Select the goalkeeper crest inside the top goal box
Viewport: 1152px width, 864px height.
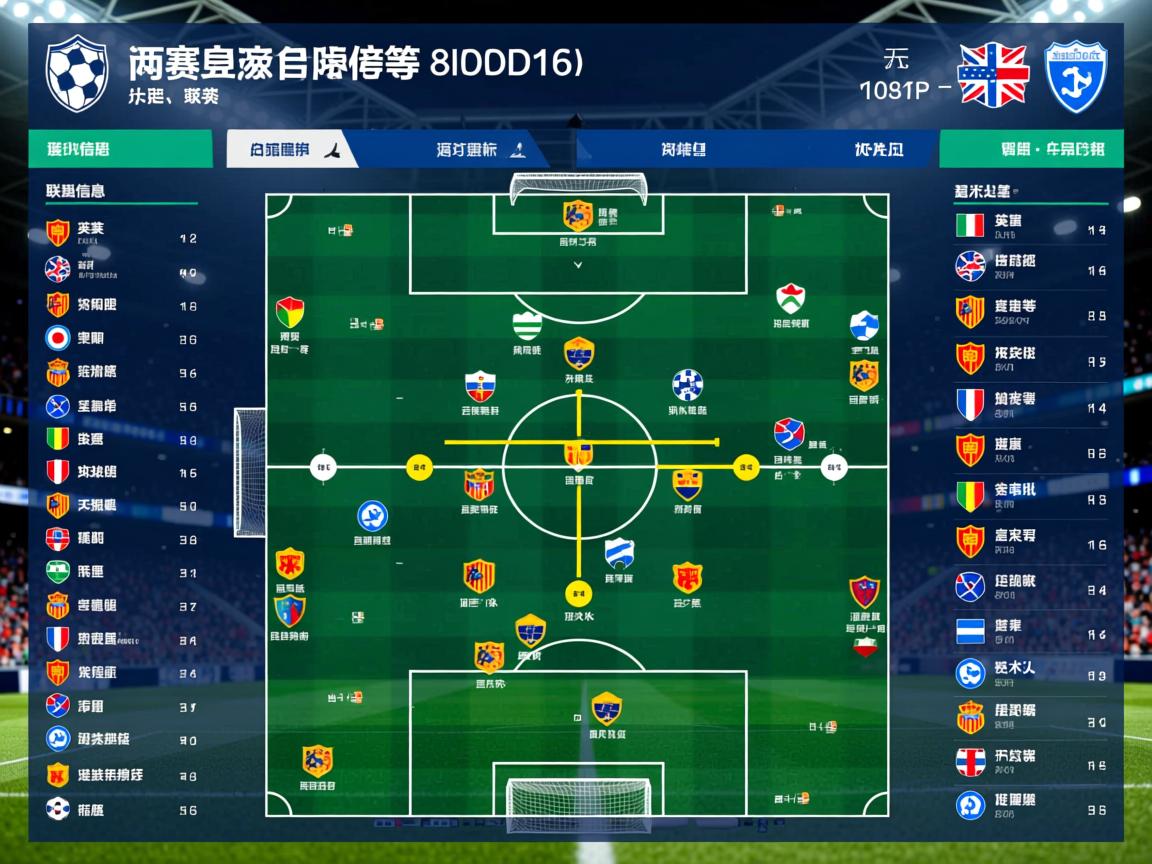tap(578, 216)
